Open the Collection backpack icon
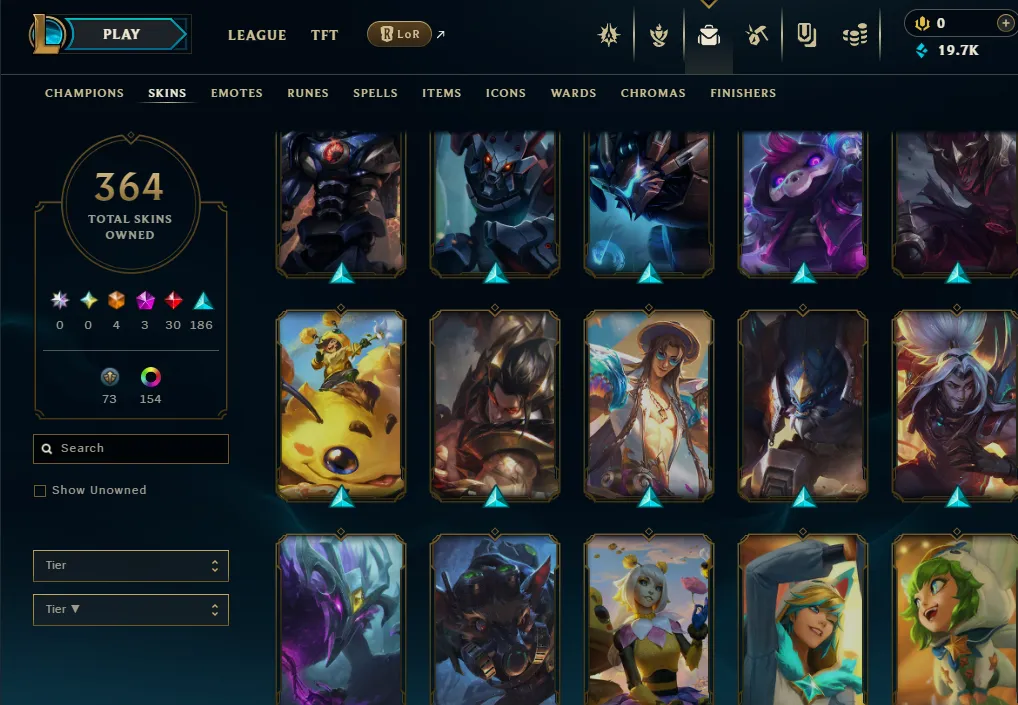 [709, 36]
